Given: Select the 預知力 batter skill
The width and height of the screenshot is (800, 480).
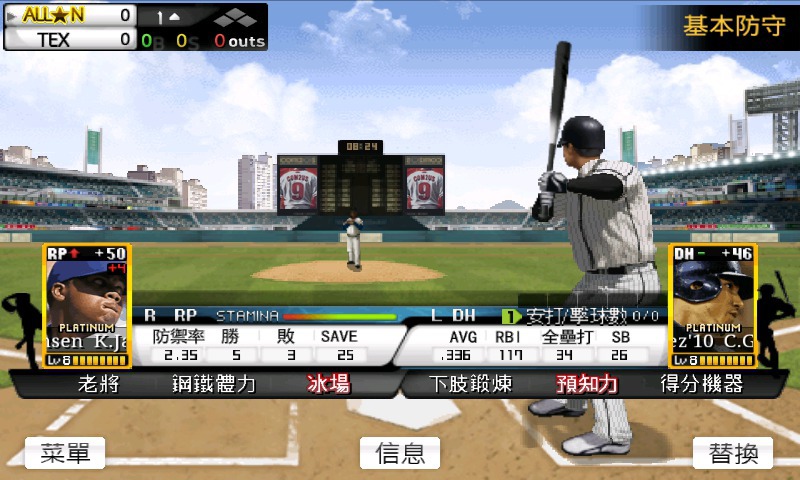Looking at the screenshot, I should 587,383.
